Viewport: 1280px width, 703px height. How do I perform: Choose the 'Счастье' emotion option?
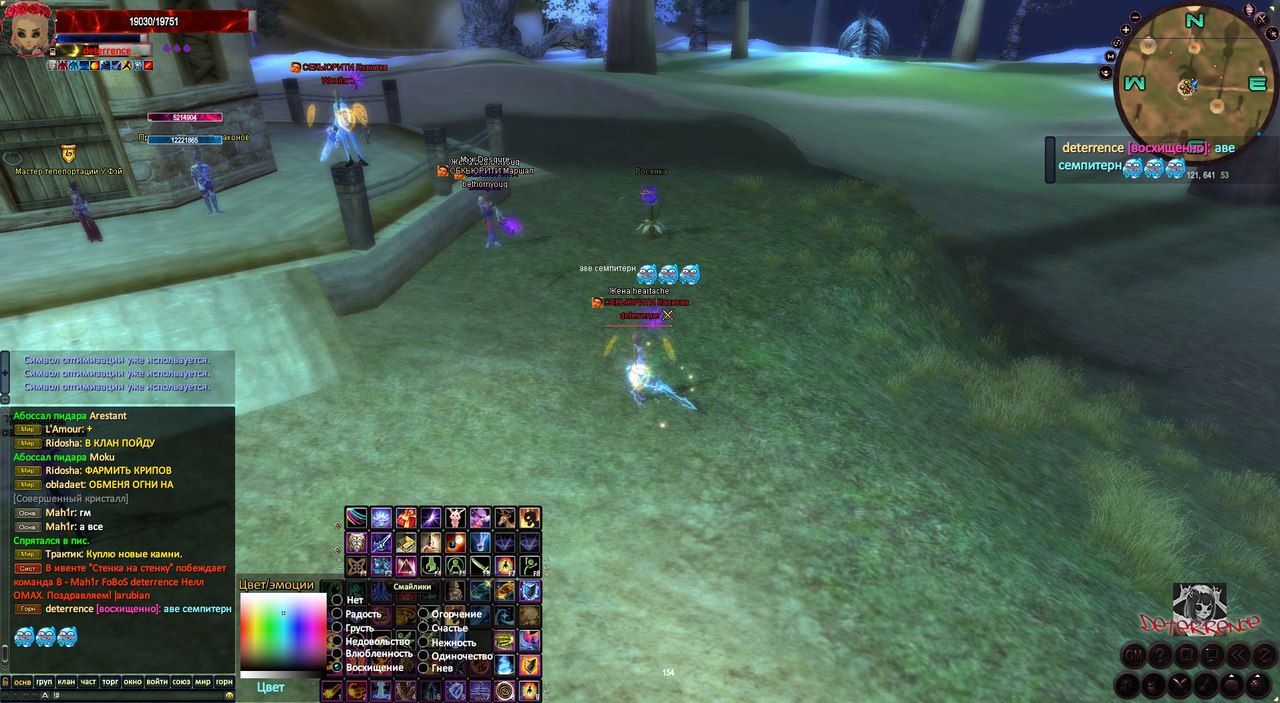(424, 628)
